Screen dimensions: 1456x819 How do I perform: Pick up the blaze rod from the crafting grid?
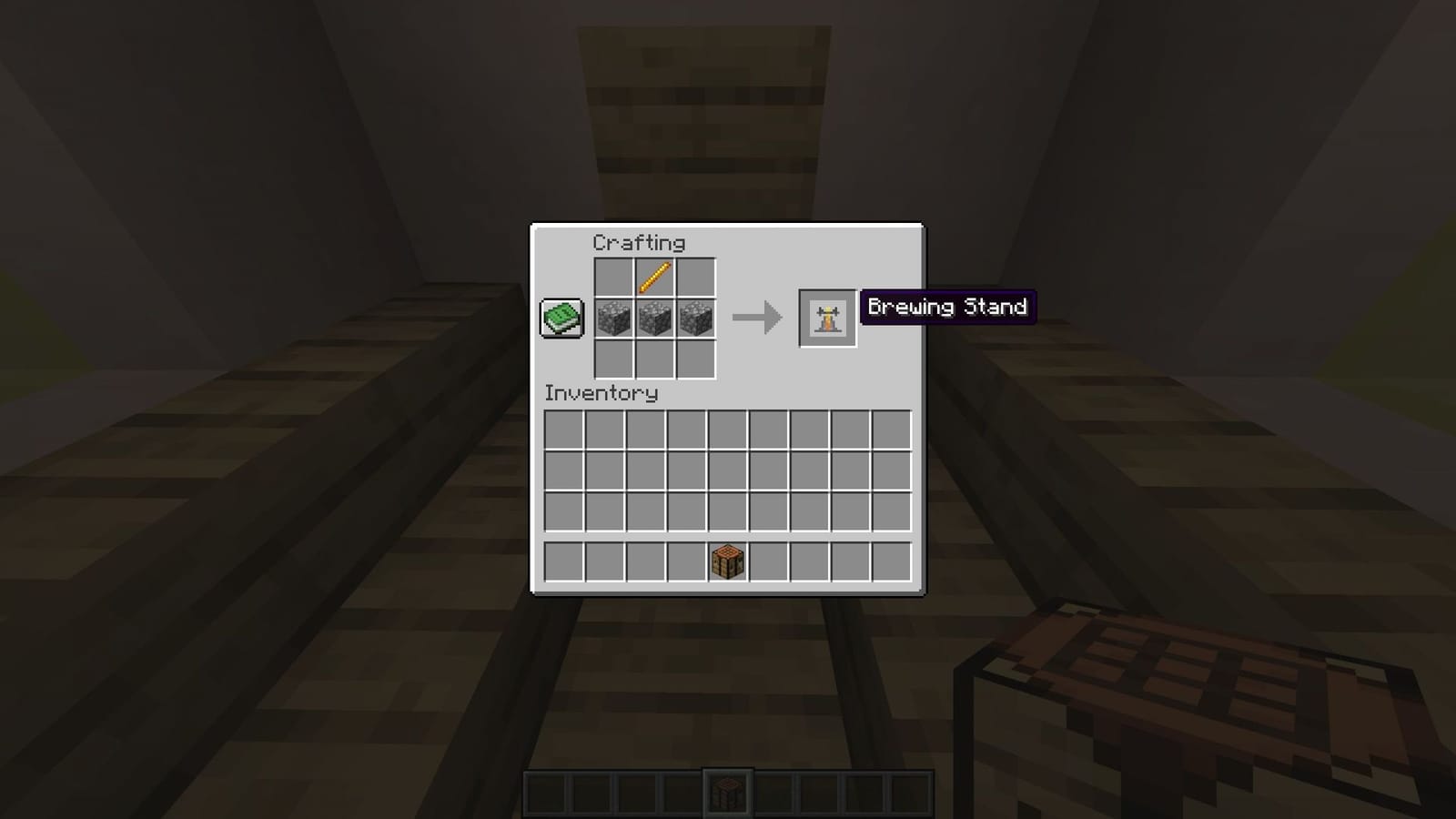tap(656, 278)
